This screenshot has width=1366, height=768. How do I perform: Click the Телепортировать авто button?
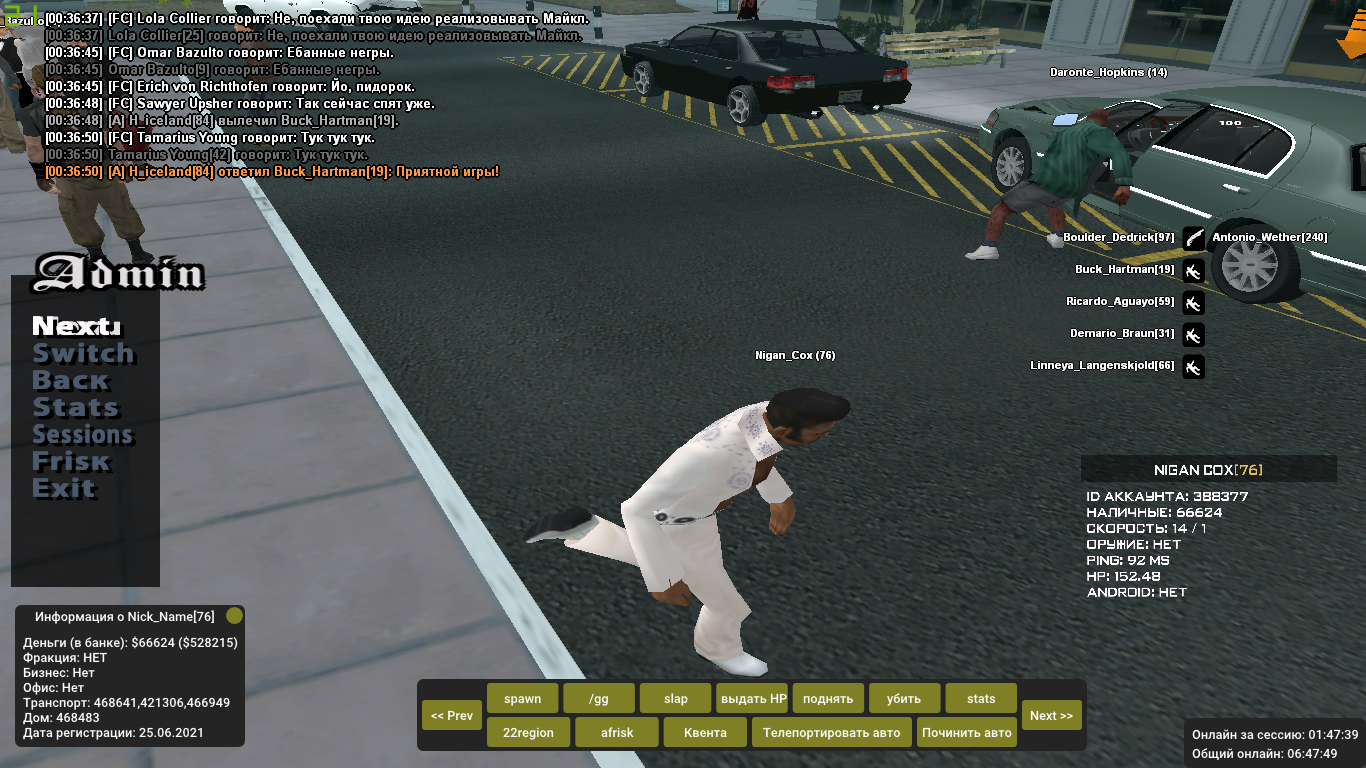[x=831, y=732]
